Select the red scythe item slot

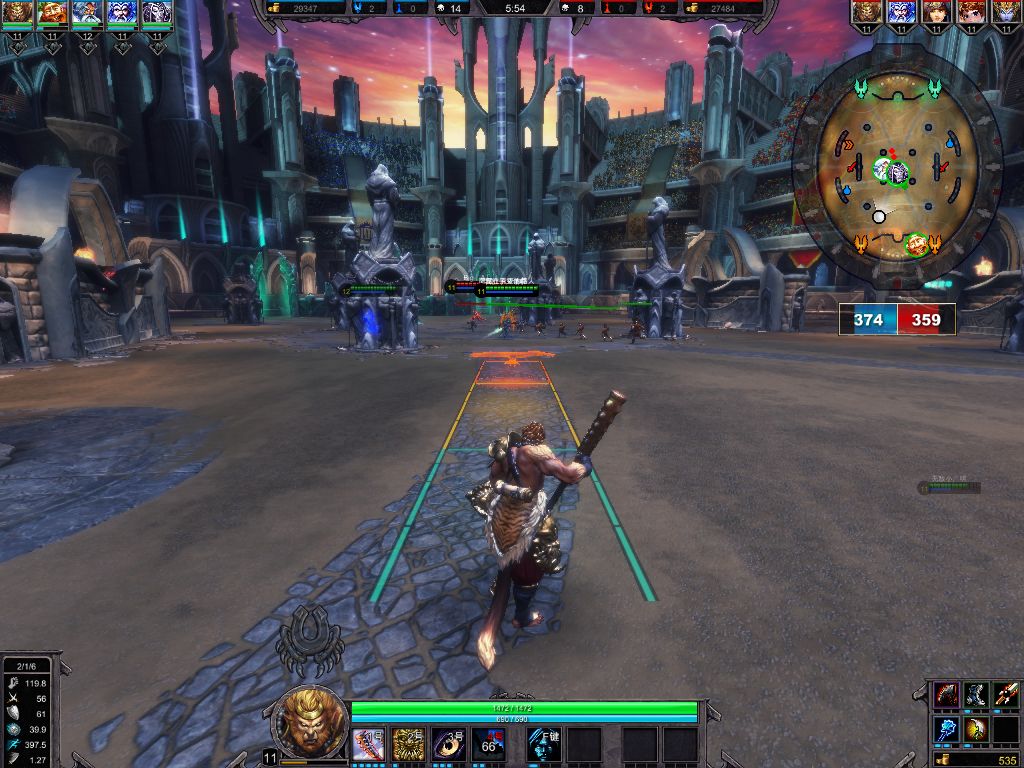tap(946, 695)
